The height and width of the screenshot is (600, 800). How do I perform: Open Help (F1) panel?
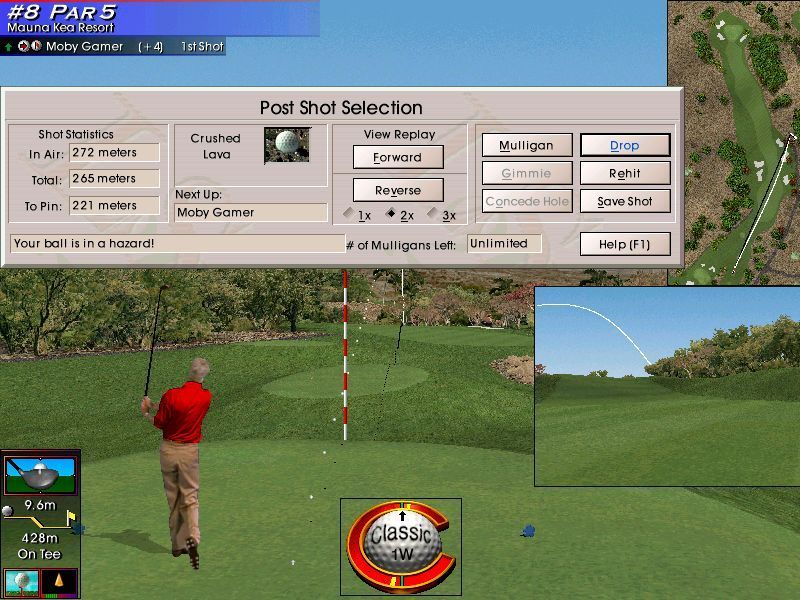click(625, 244)
